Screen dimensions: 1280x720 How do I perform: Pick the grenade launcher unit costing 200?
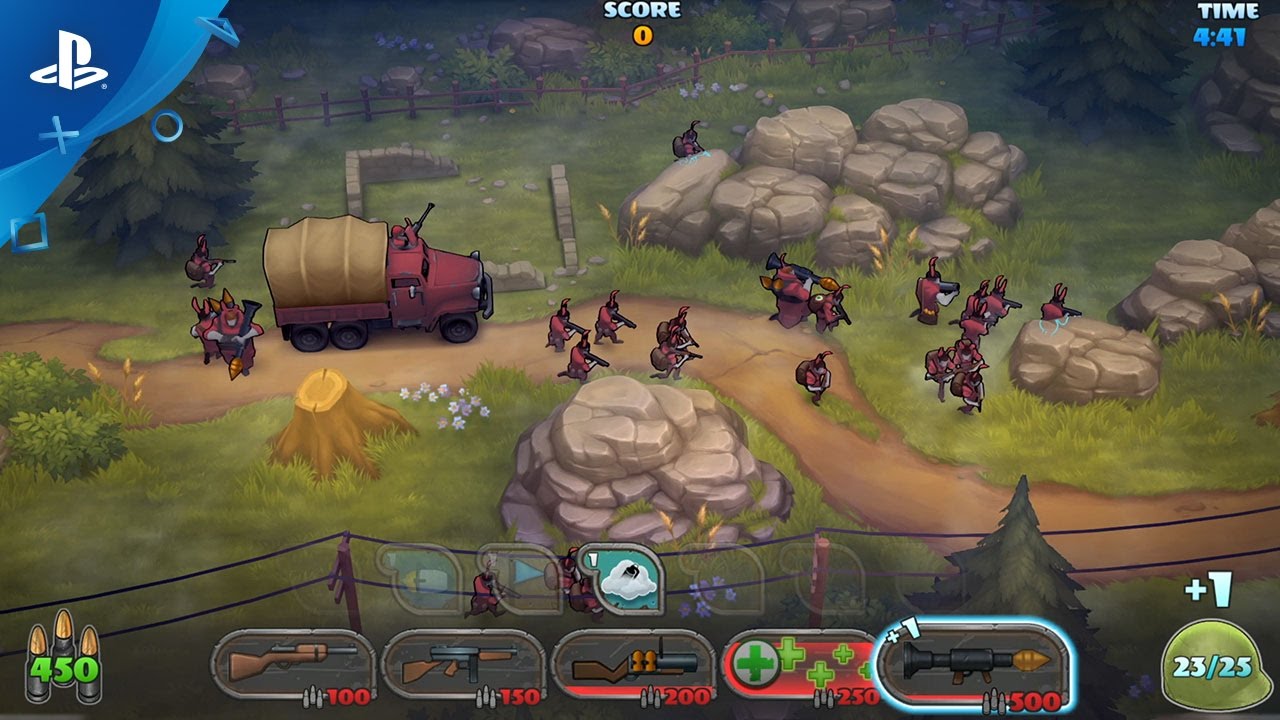[633, 665]
